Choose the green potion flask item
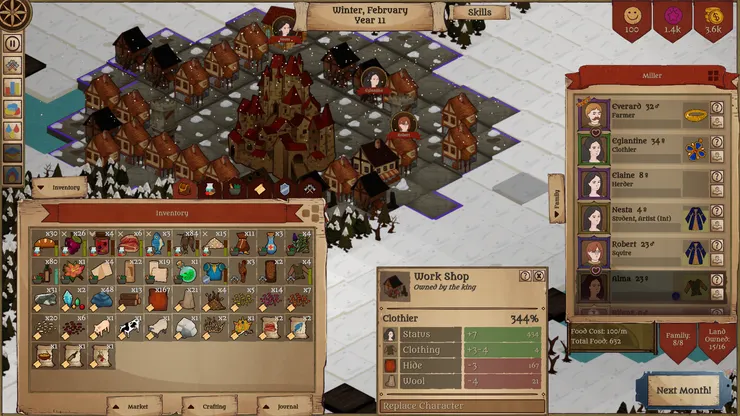 click(x=185, y=271)
